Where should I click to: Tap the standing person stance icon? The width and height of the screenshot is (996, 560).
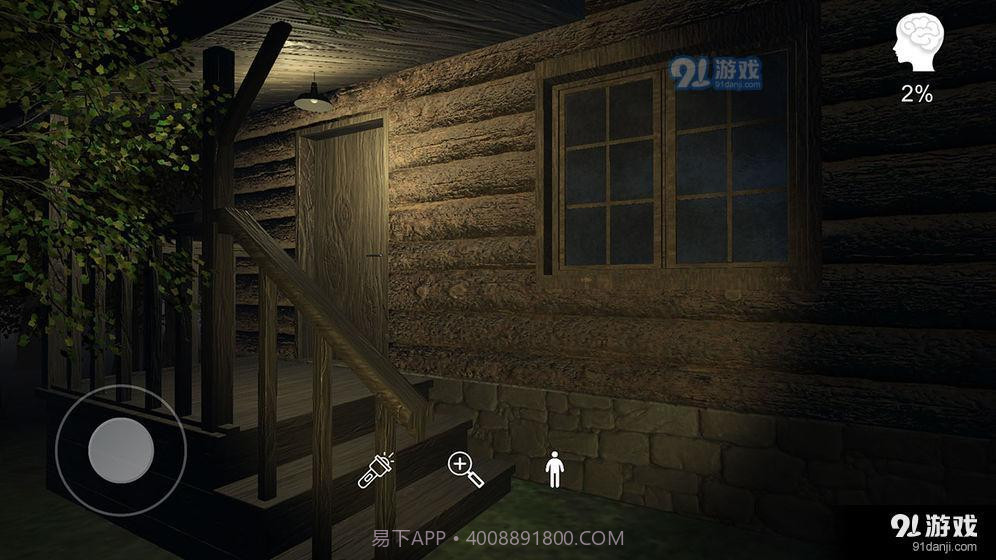pyautogui.click(x=554, y=469)
